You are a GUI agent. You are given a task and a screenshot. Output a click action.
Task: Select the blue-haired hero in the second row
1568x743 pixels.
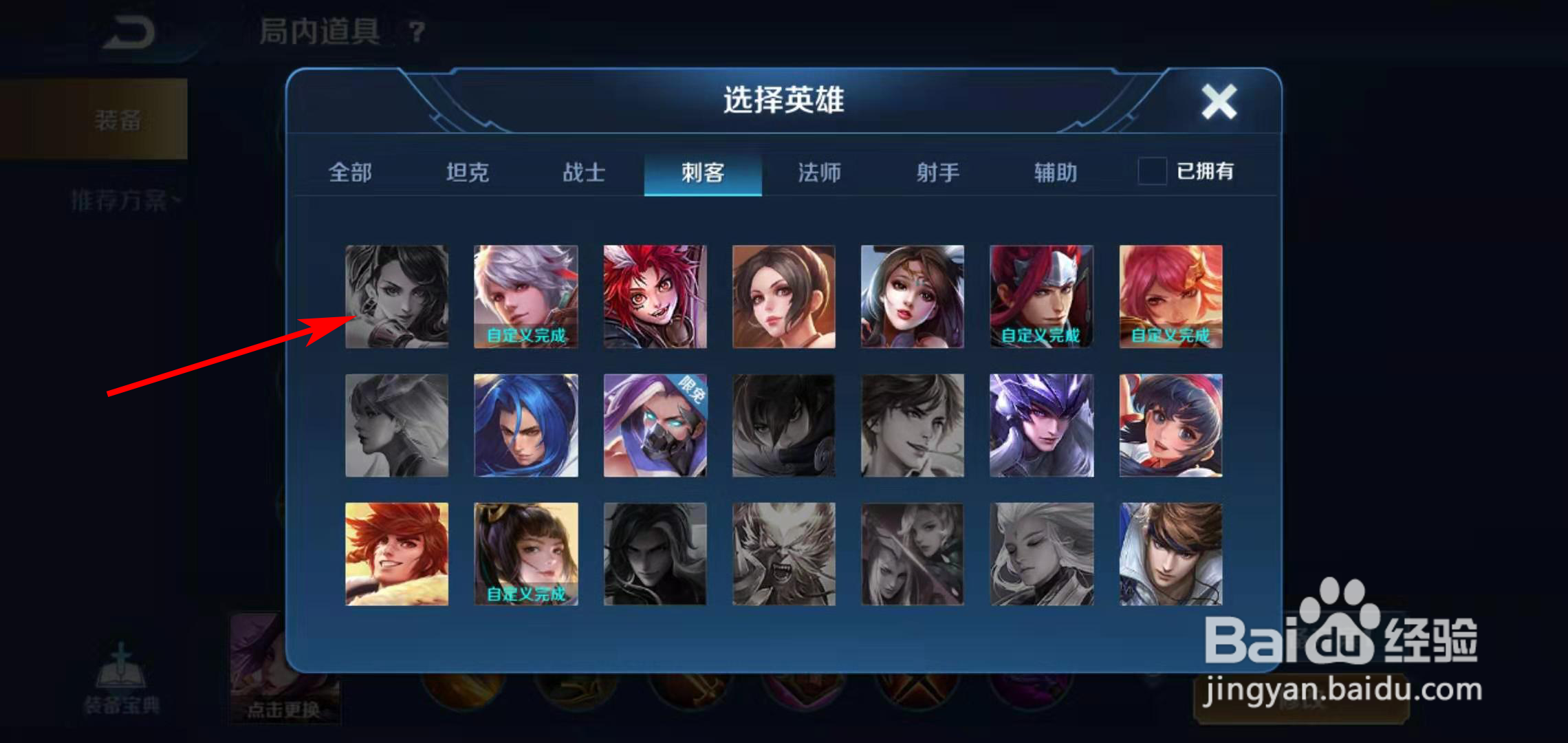525,424
